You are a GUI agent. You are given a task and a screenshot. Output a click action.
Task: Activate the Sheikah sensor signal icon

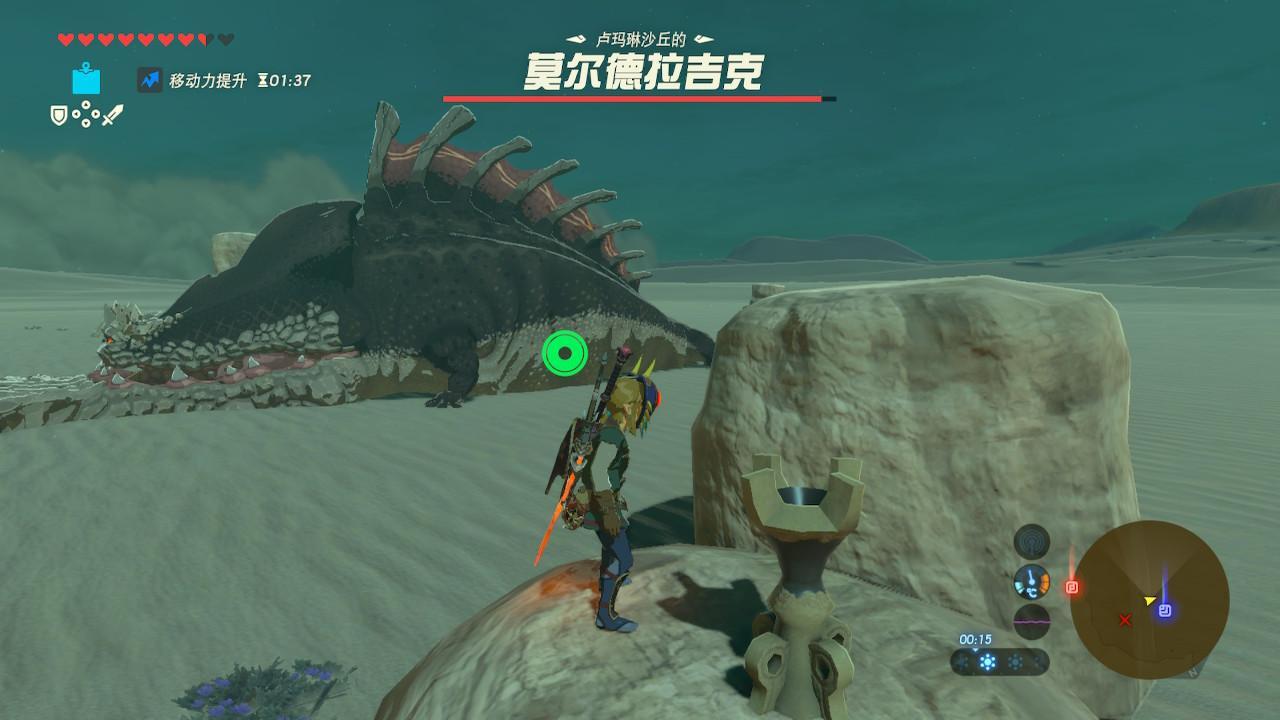[1031, 542]
